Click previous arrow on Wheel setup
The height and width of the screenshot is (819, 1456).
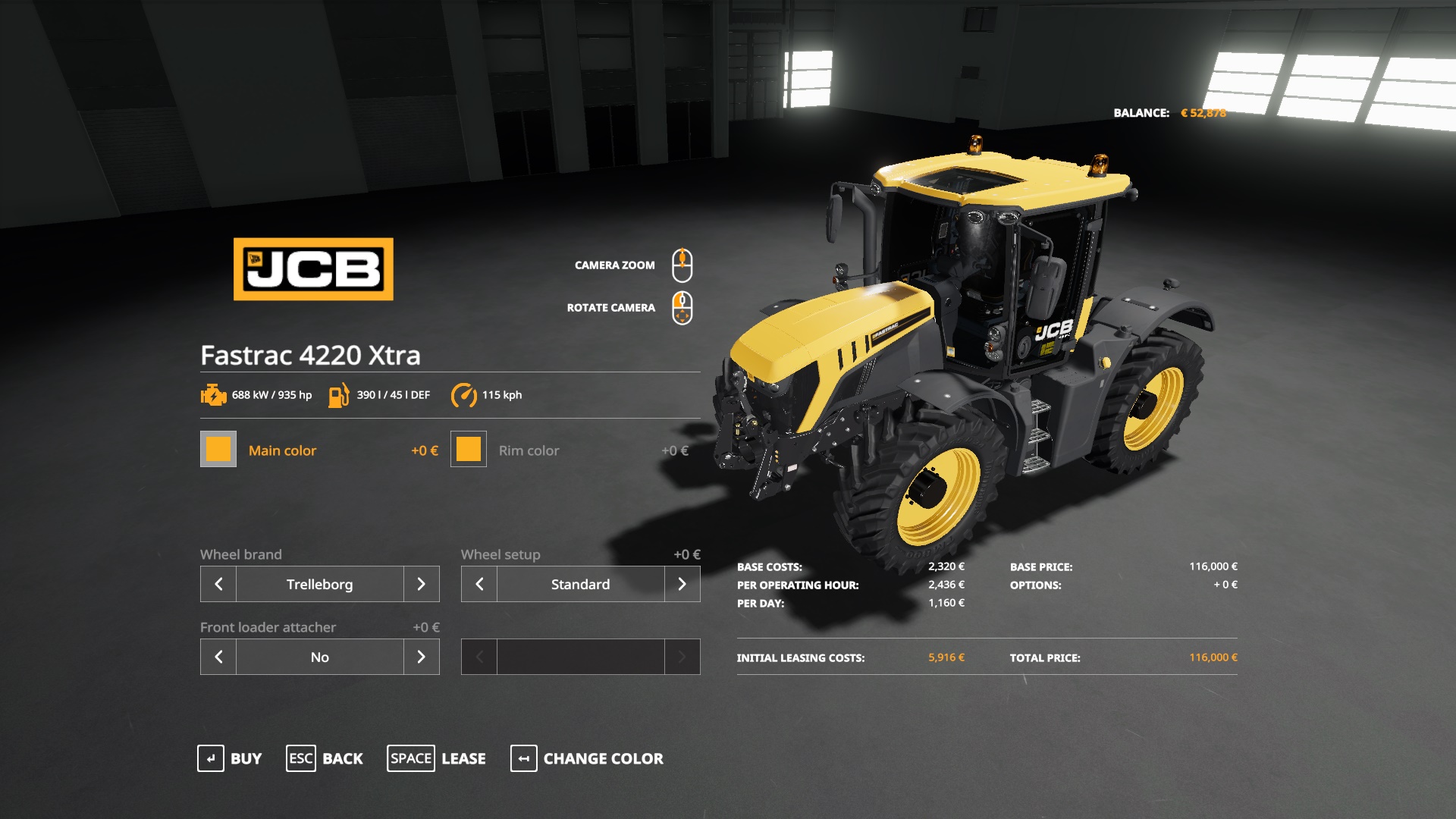click(x=479, y=584)
